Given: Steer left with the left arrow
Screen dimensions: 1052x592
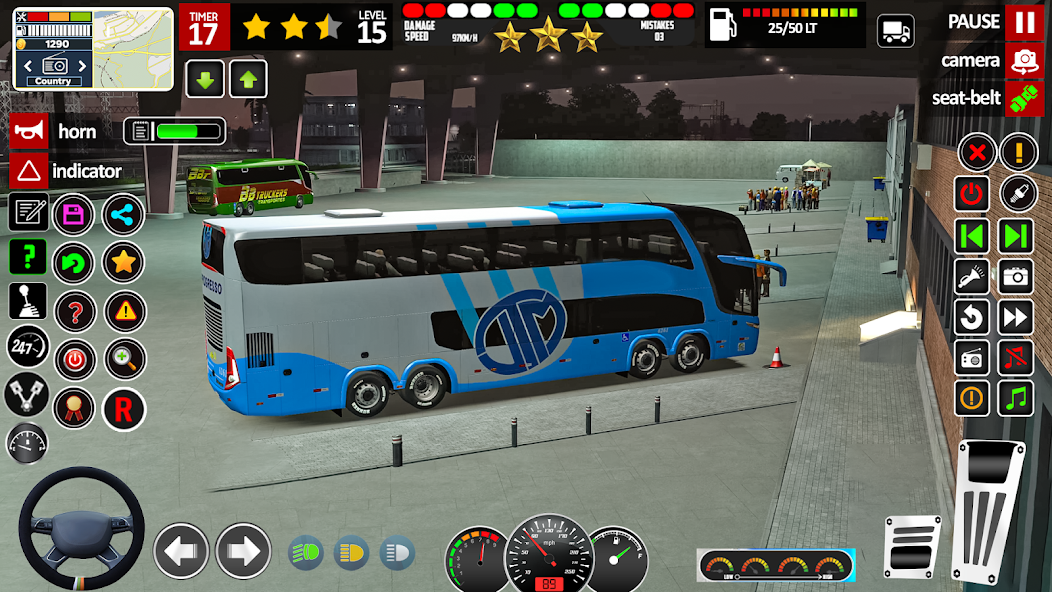Looking at the screenshot, I should 181,551.
